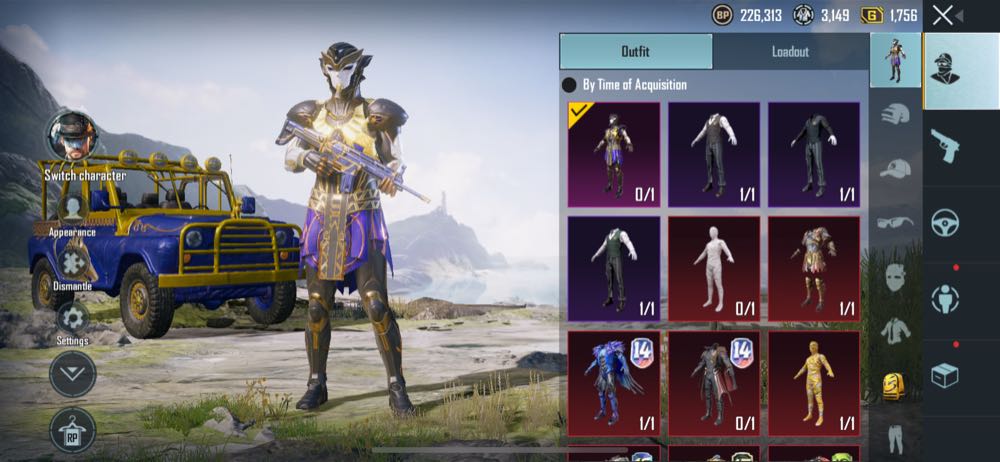Viewport: 1000px width, 462px height.
Task: Choose the blue feathered outfit
Action: point(614,382)
